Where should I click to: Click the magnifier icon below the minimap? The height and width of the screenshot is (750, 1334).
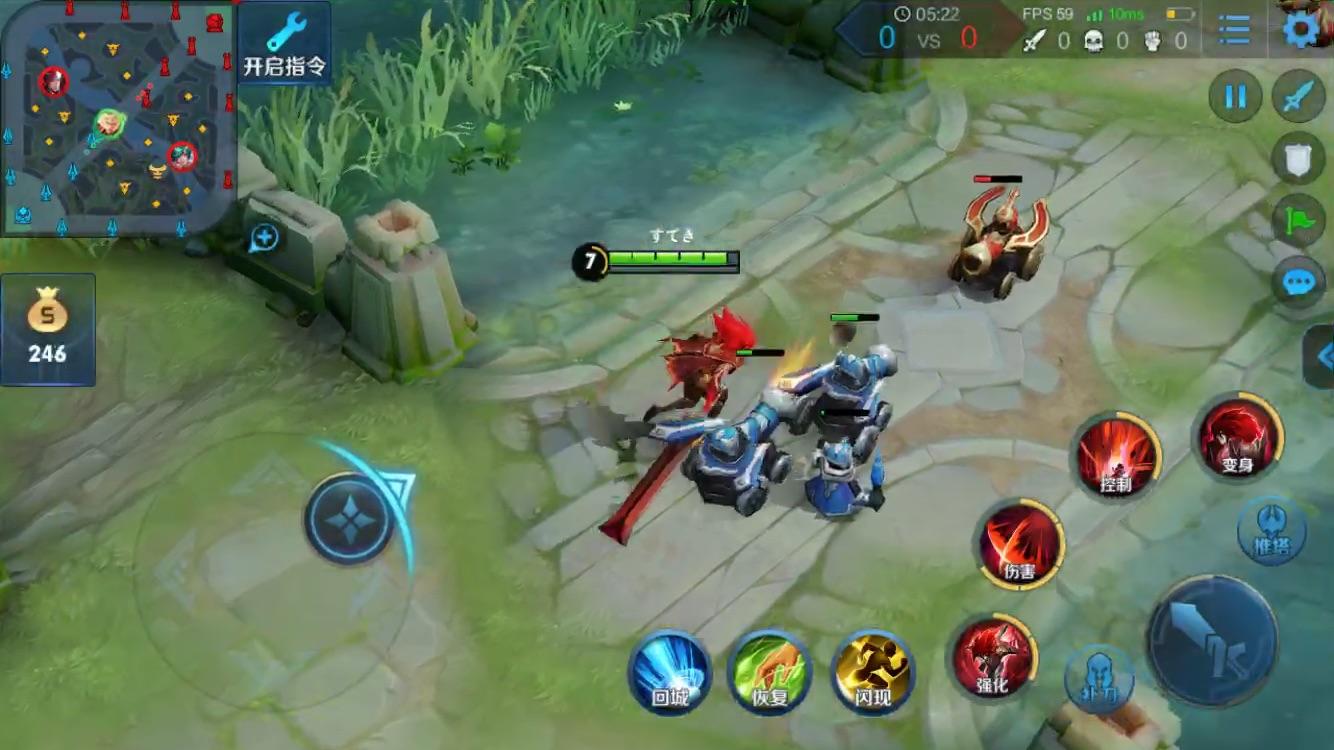point(265,237)
